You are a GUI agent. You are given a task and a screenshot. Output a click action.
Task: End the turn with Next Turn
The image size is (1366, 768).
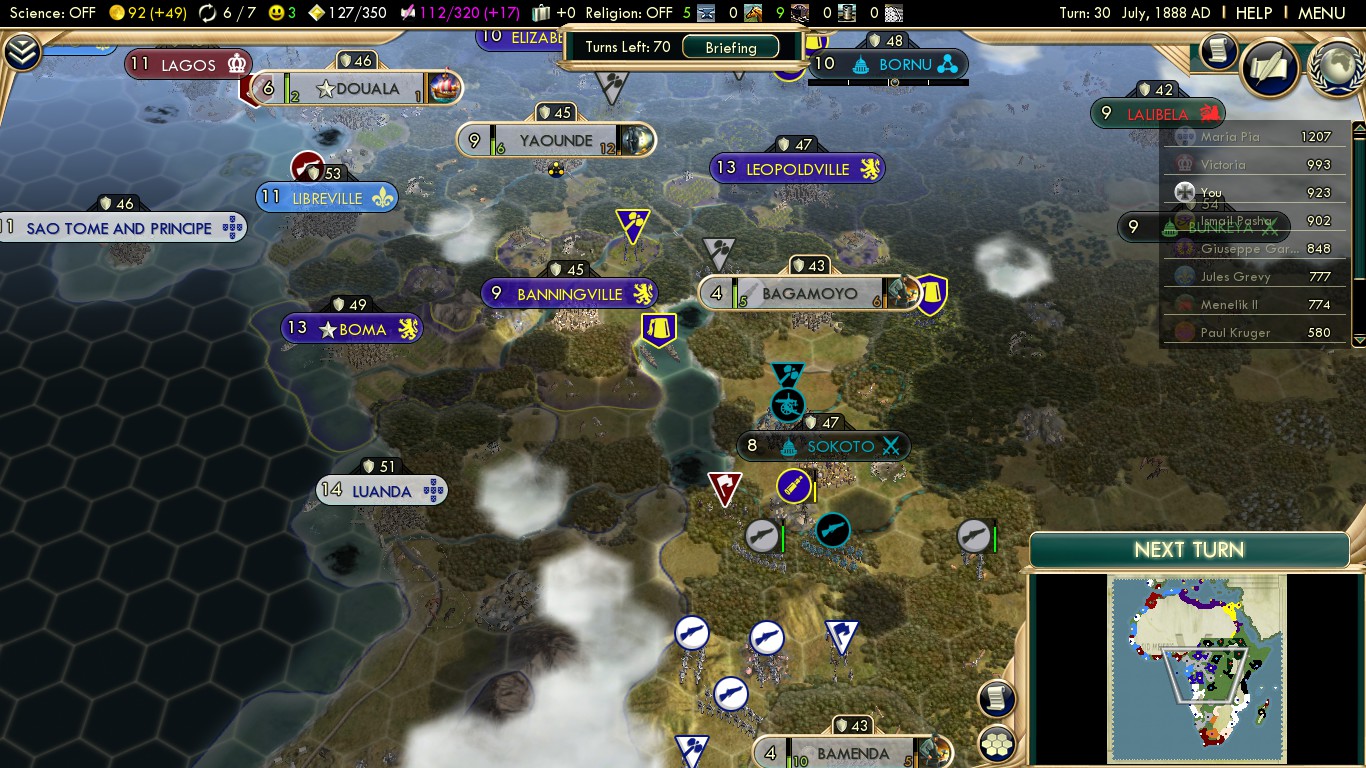(x=1189, y=550)
